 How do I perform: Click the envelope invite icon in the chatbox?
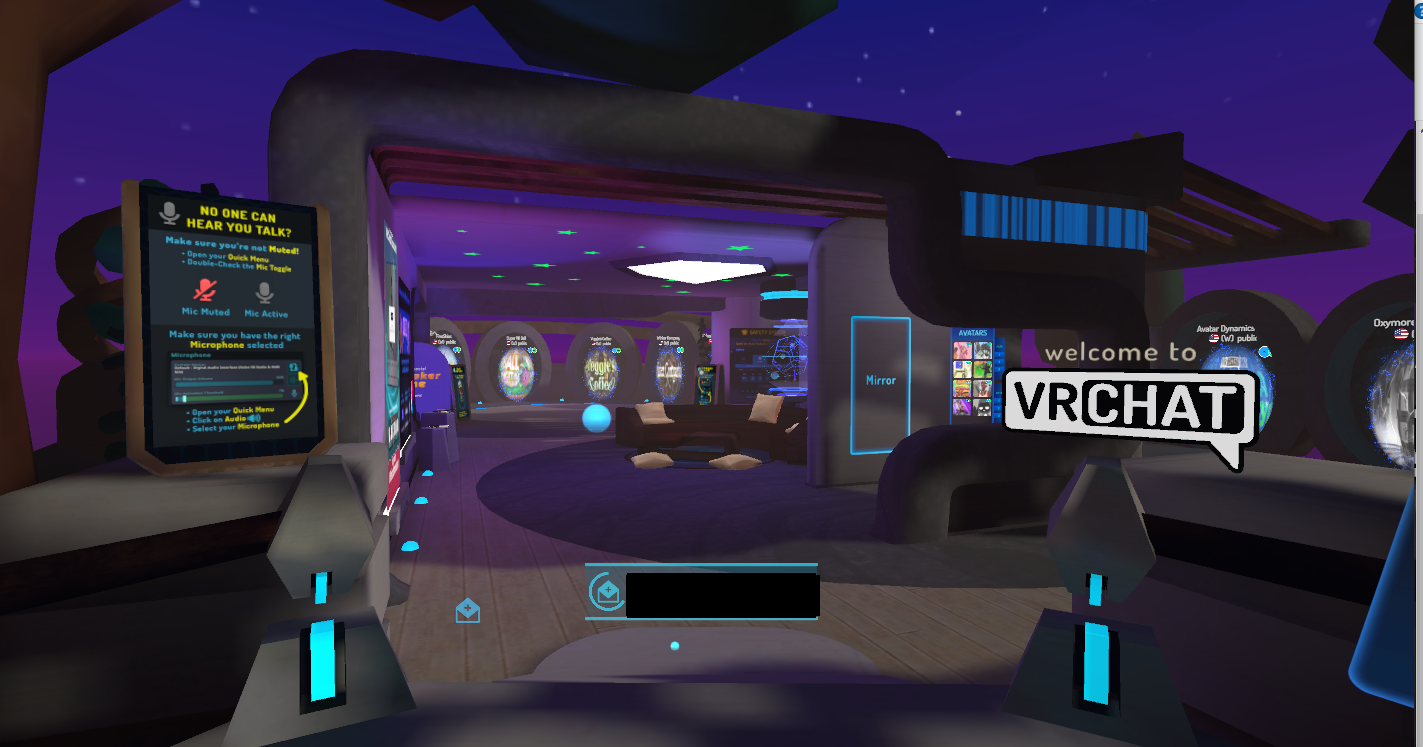click(606, 592)
